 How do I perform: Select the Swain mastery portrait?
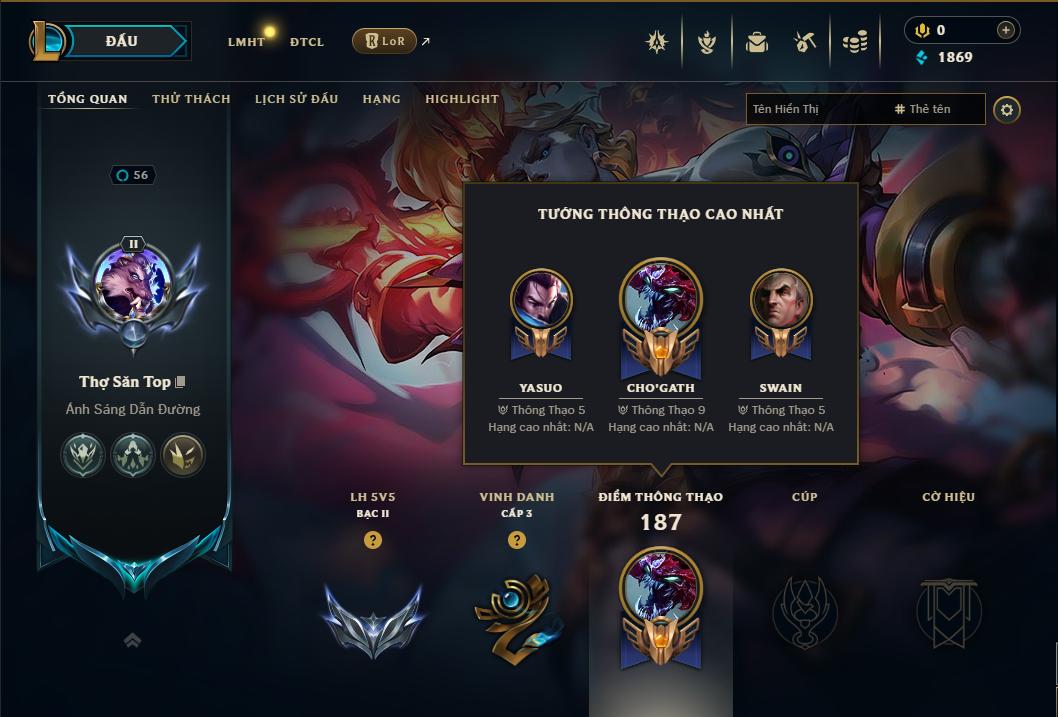[781, 300]
